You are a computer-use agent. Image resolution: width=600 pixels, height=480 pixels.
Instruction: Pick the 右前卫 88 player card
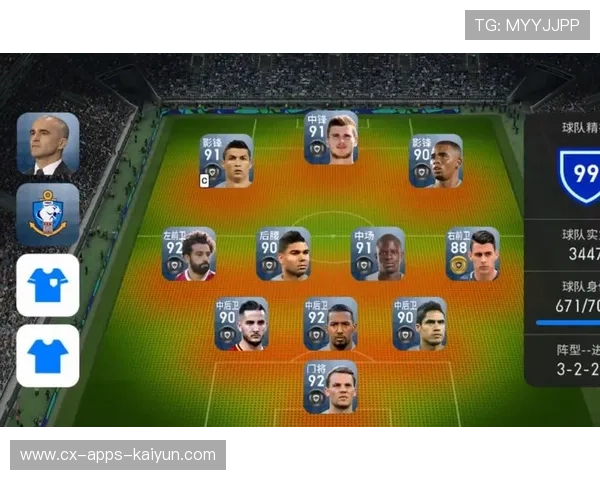tap(472, 254)
